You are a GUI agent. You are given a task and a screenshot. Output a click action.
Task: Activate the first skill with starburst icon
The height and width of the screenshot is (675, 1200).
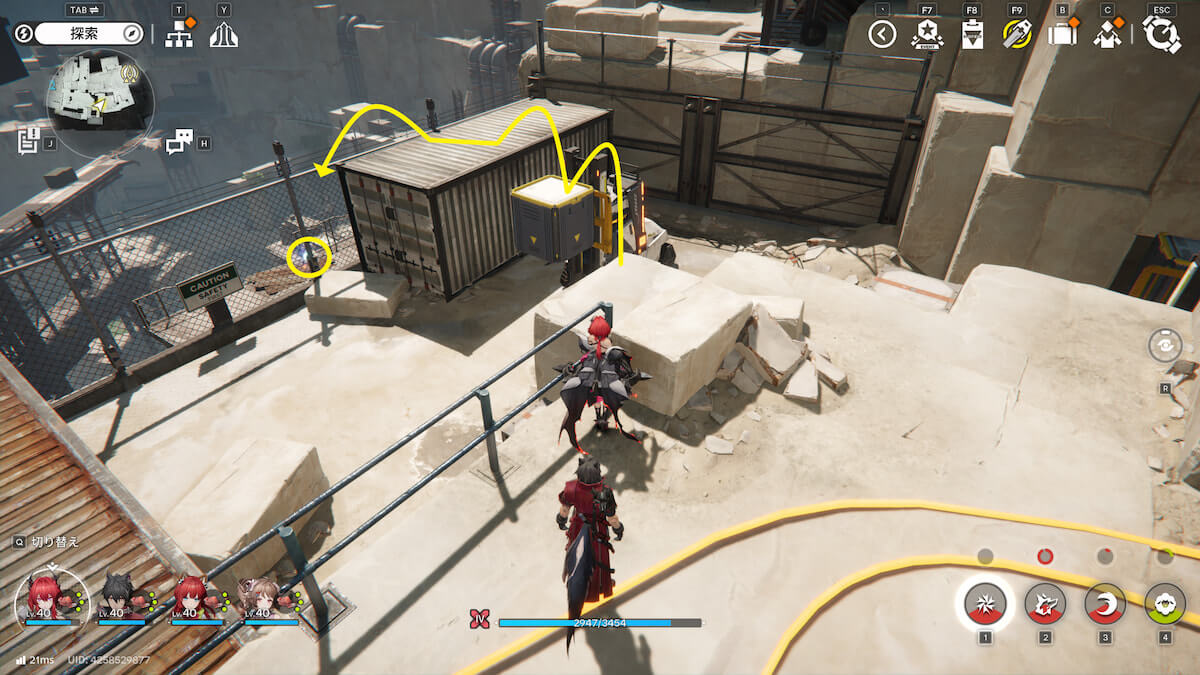(x=985, y=603)
